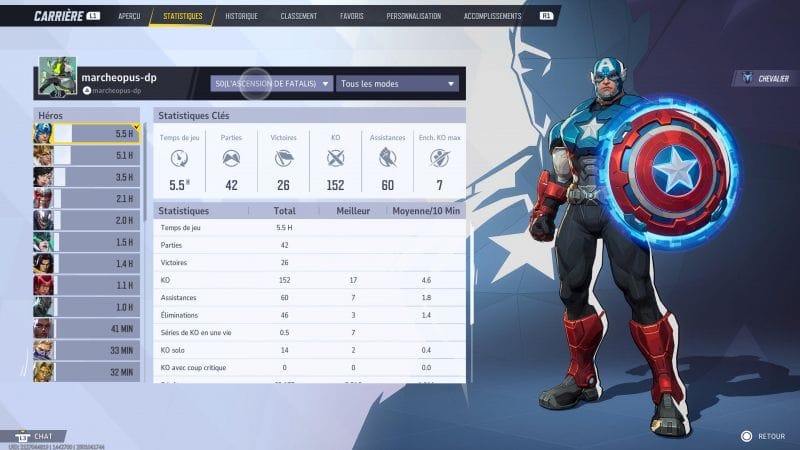Screen dimensions: 800x450
Task: Select the Accomplissements tab
Action: click(493, 16)
